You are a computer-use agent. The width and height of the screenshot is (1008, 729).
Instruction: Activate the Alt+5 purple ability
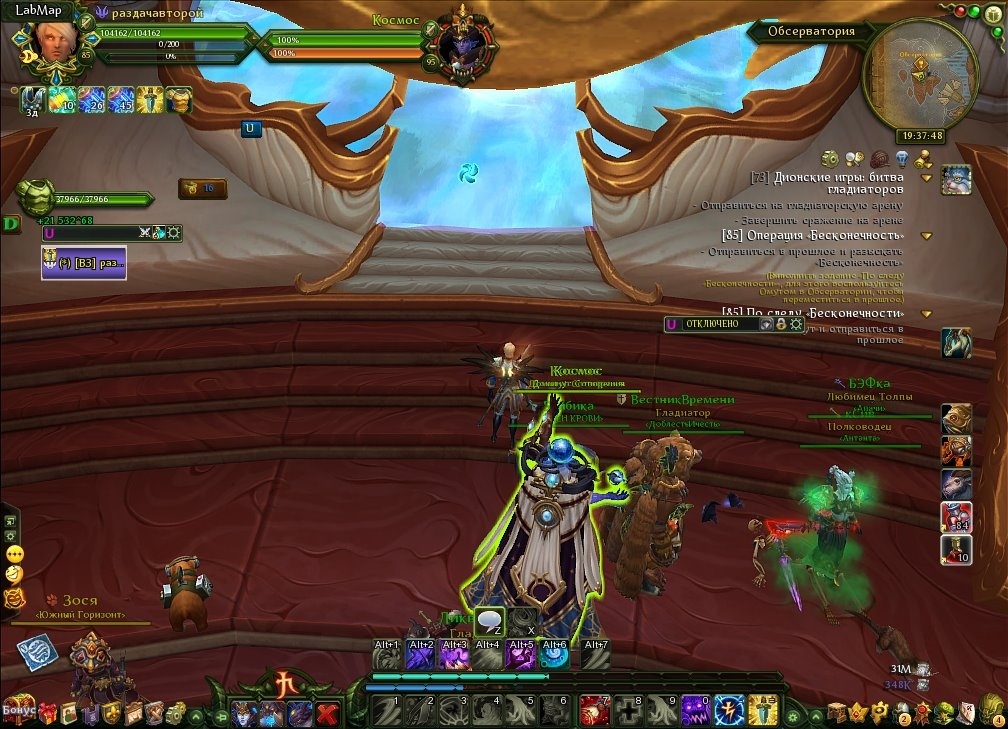[x=520, y=656]
